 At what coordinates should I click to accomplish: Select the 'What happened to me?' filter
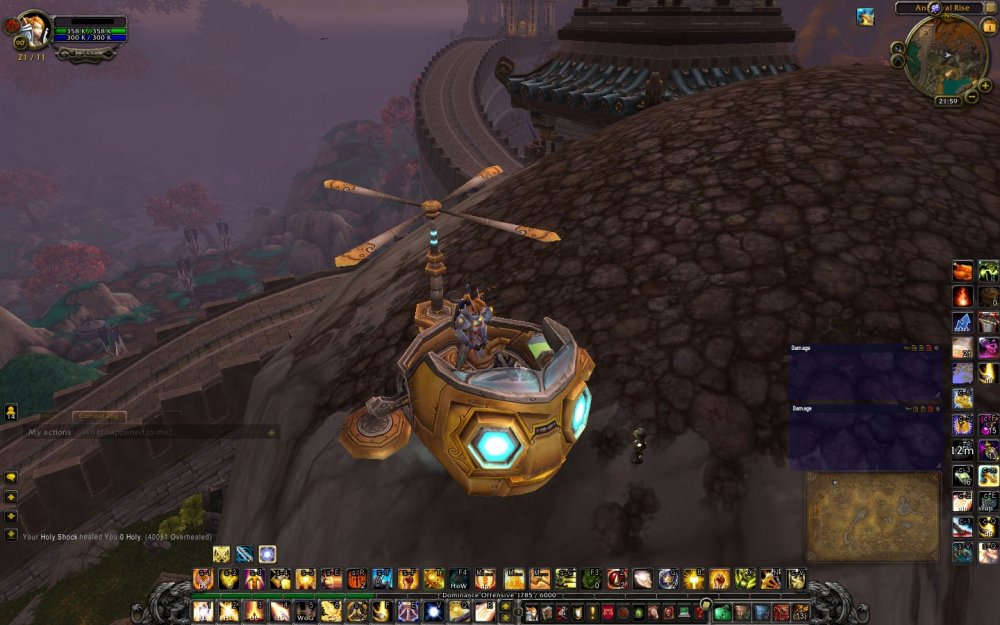[127, 432]
